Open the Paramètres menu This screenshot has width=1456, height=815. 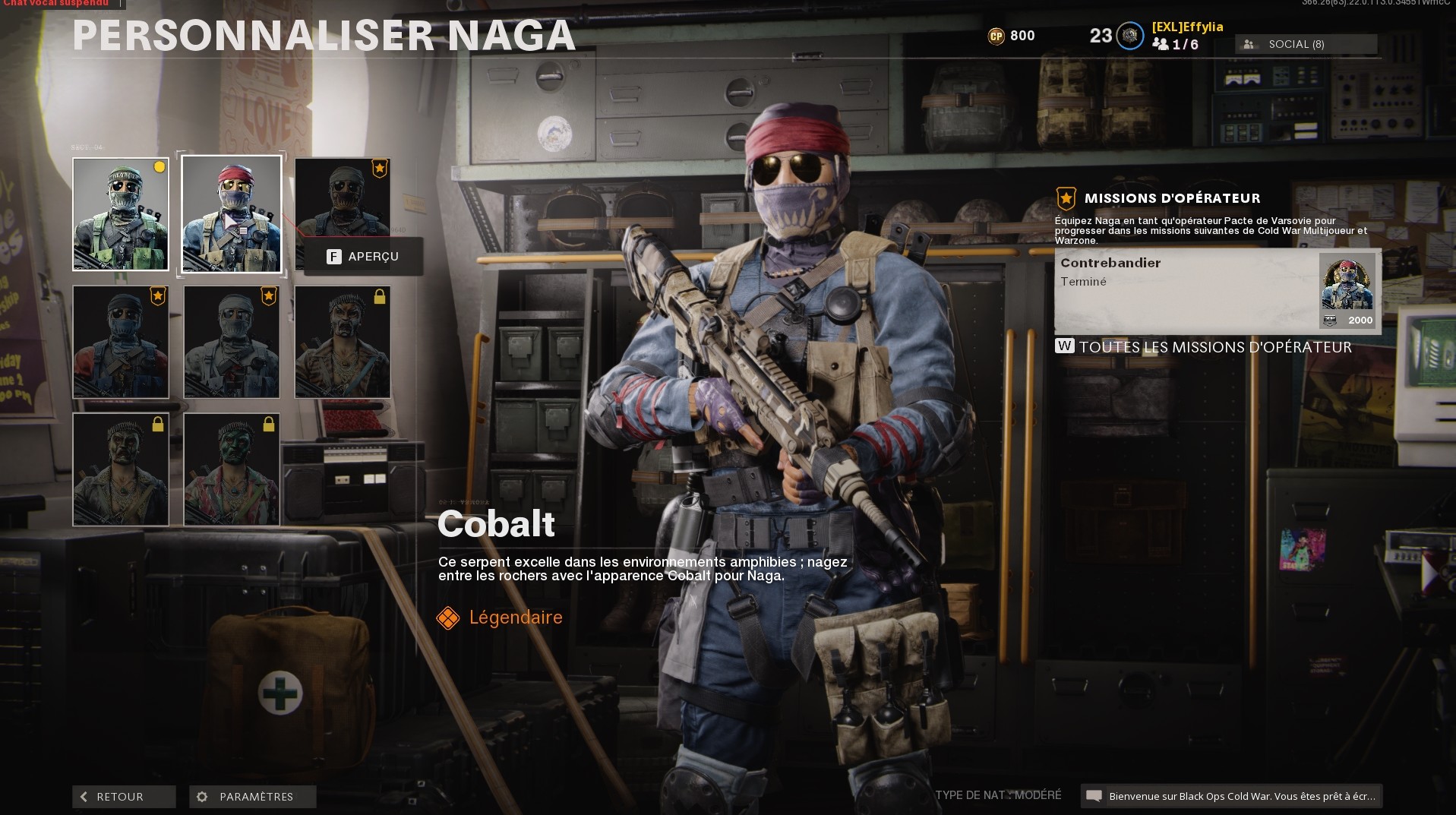pos(252,797)
